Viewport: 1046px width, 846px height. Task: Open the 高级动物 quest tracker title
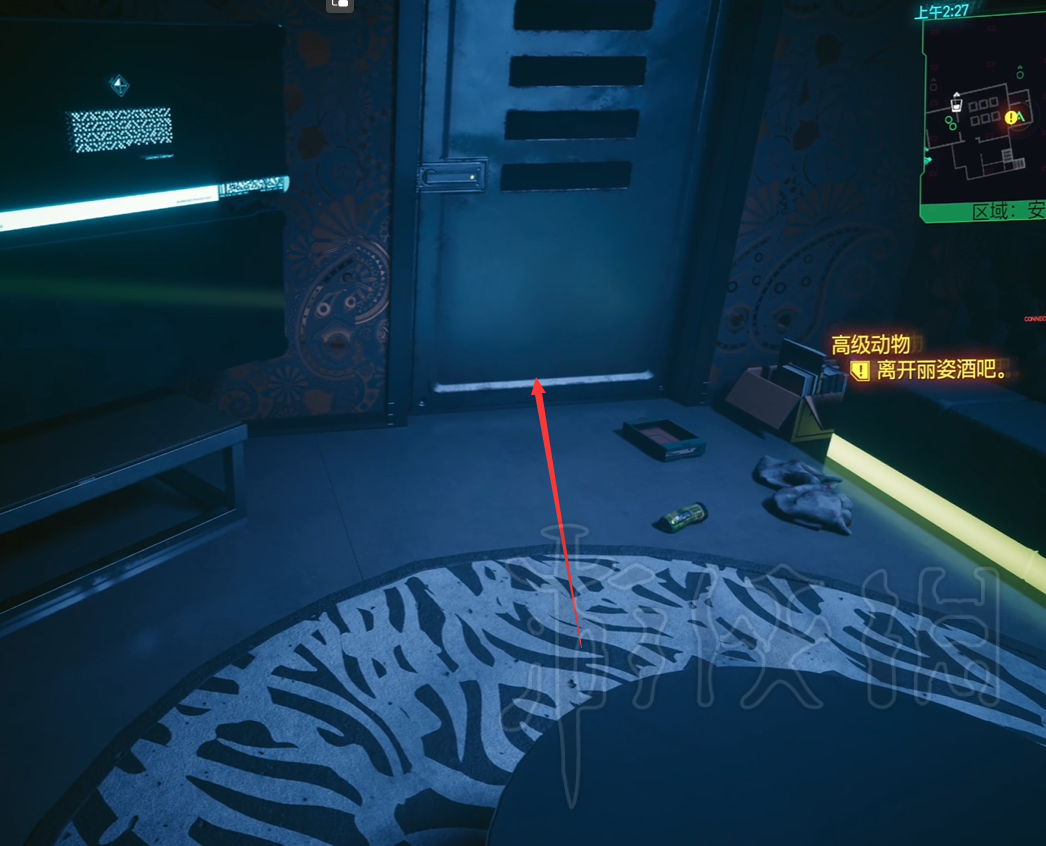coord(871,345)
